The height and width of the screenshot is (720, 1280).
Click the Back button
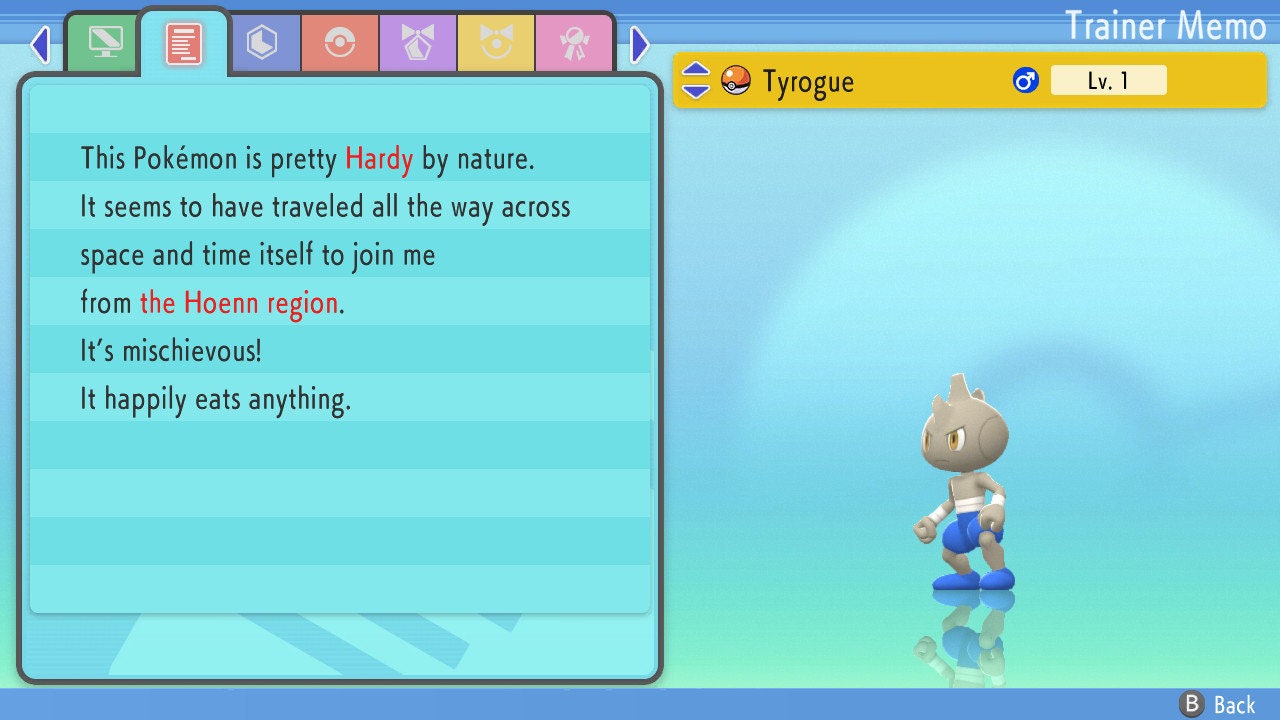(1218, 705)
